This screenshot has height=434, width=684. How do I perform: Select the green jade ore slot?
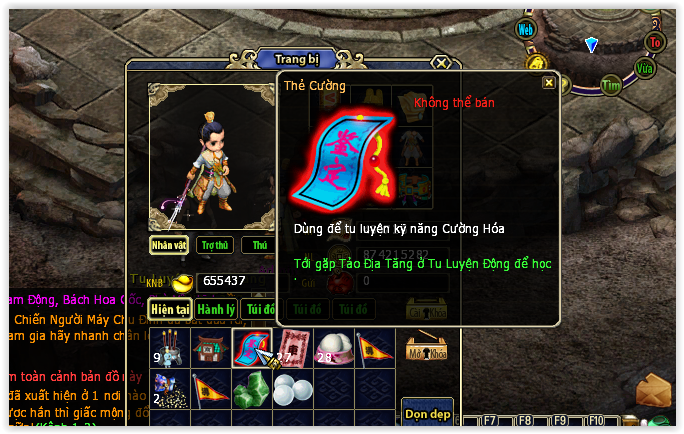tap(250, 388)
